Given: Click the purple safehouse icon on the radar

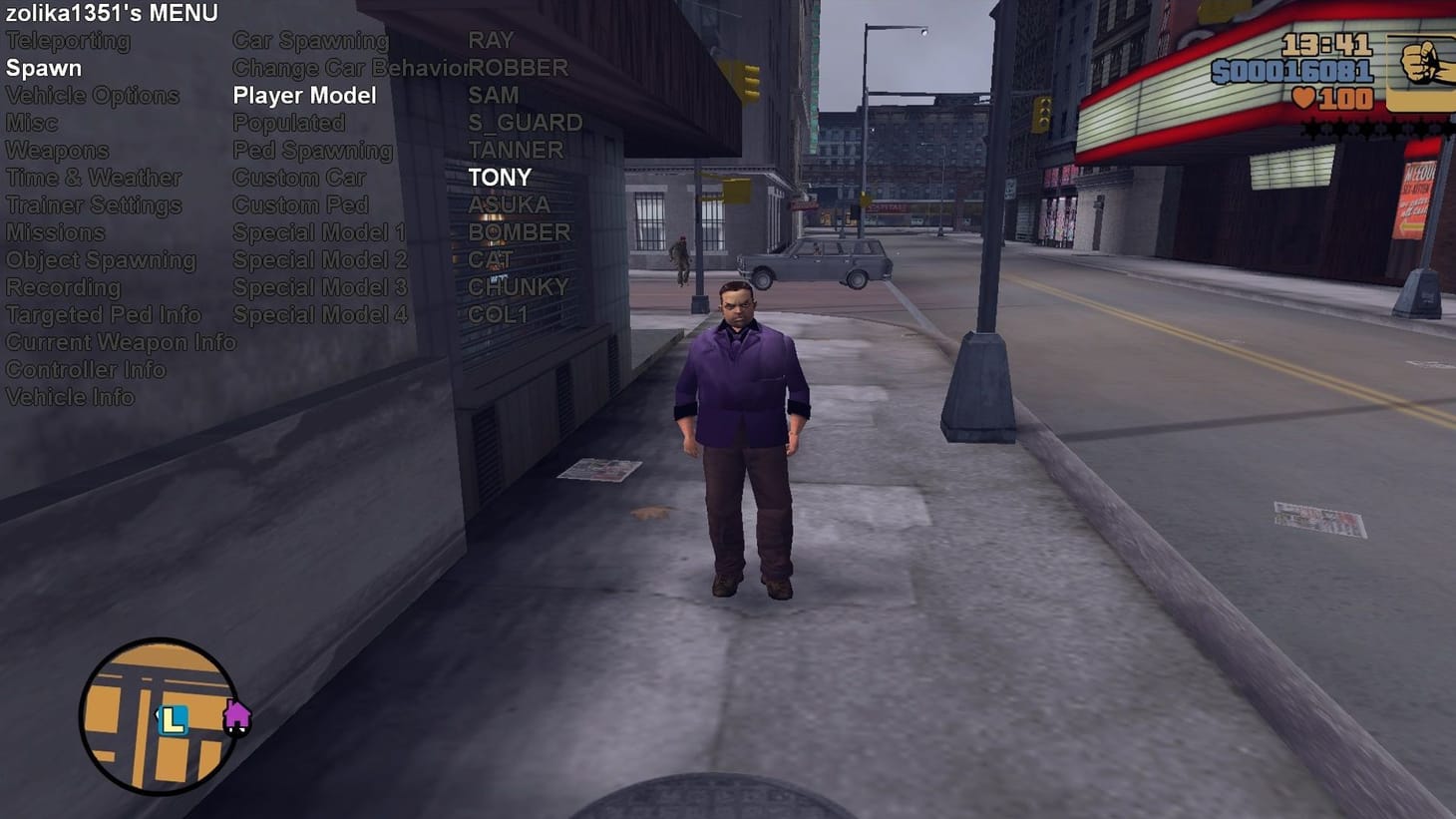Looking at the screenshot, I should 237,717.
